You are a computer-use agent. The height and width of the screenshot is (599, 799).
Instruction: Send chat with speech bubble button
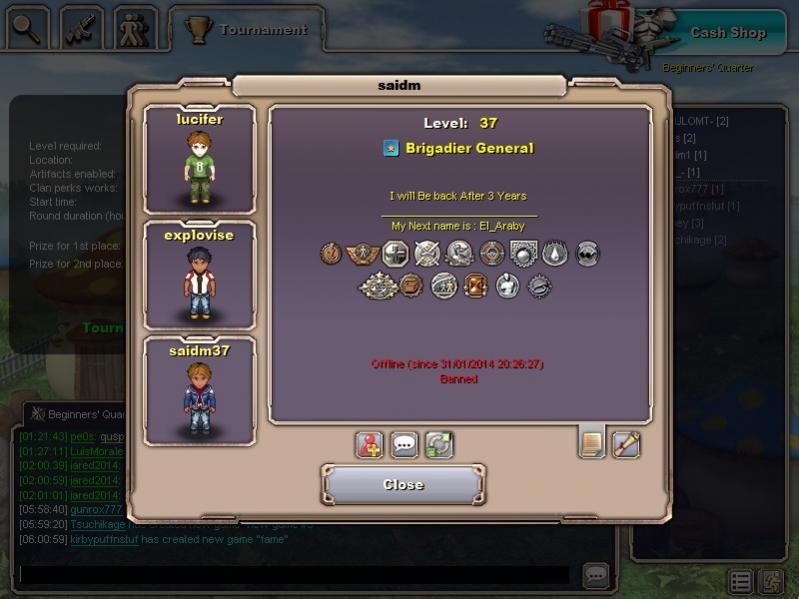coord(596,575)
